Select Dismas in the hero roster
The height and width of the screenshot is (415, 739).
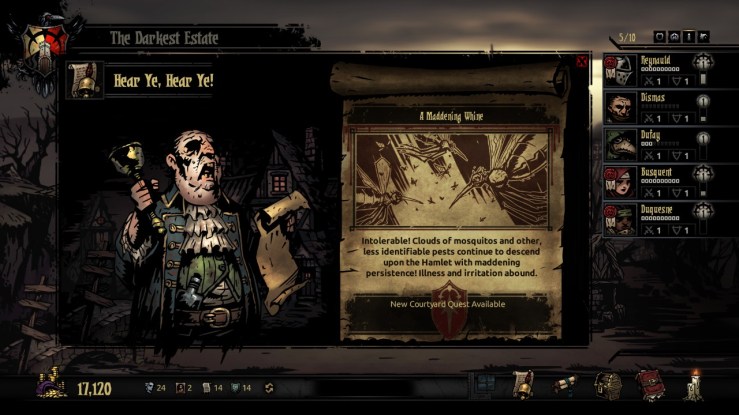[x=655, y=107]
